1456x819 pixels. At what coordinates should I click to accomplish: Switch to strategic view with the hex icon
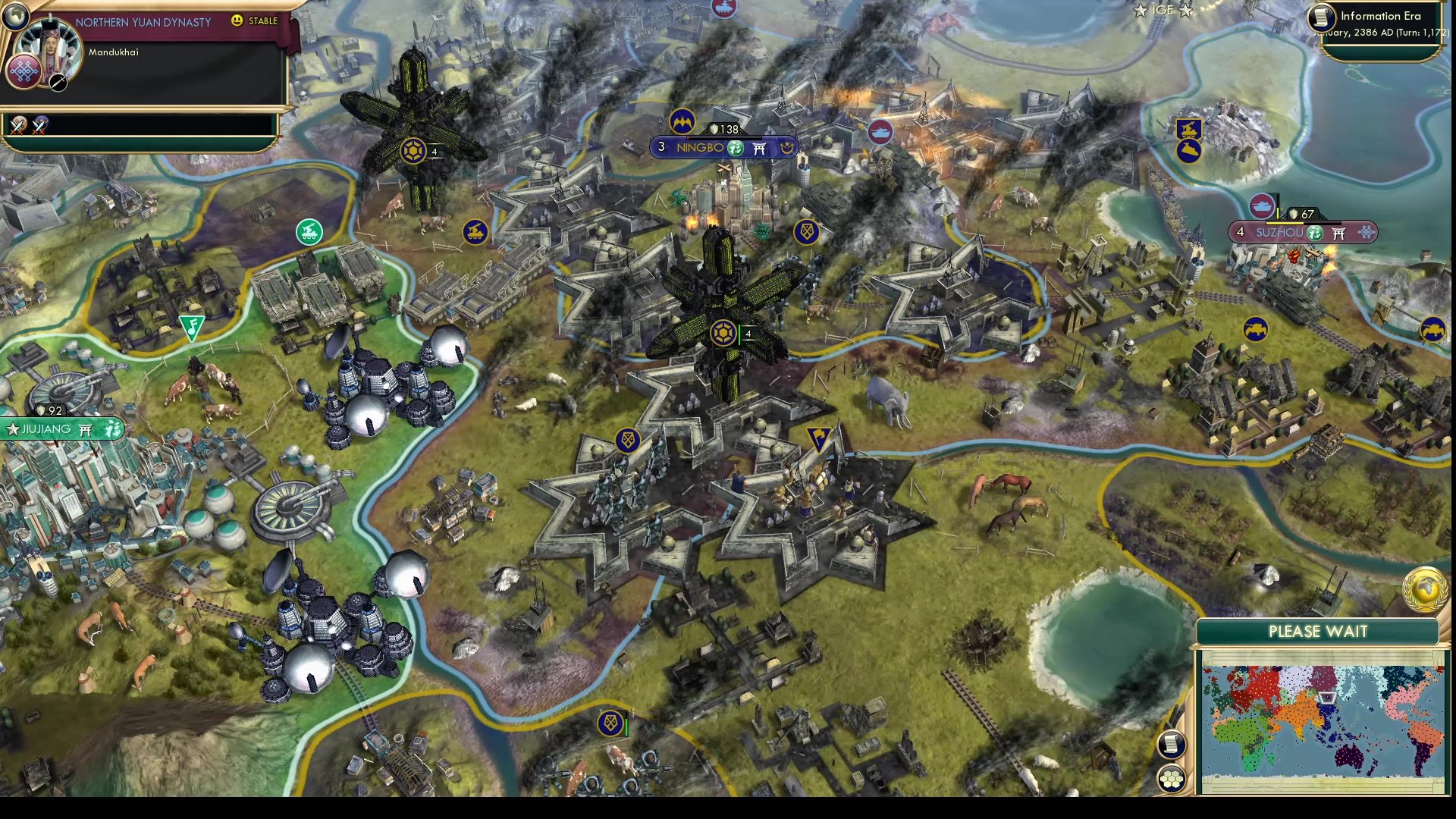[1172, 777]
